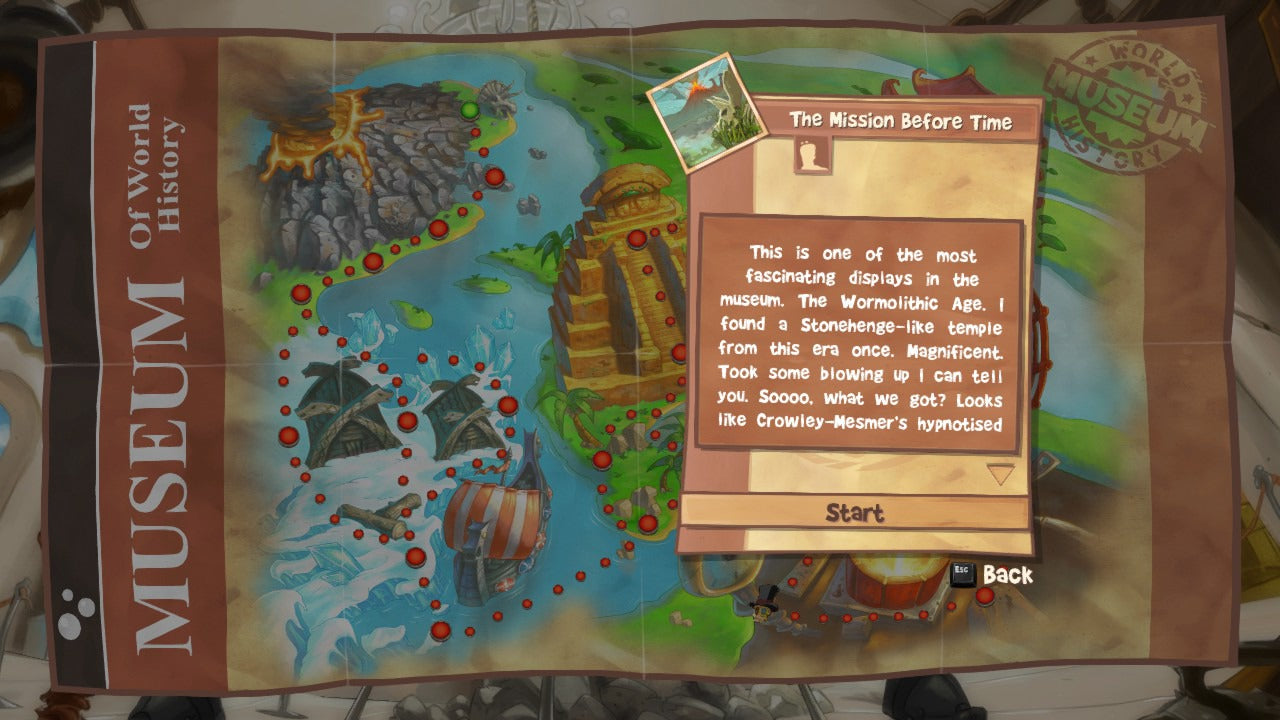Click the down arrow under the mission description
This screenshot has width=1280, height=720.
click(x=1000, y=474)
